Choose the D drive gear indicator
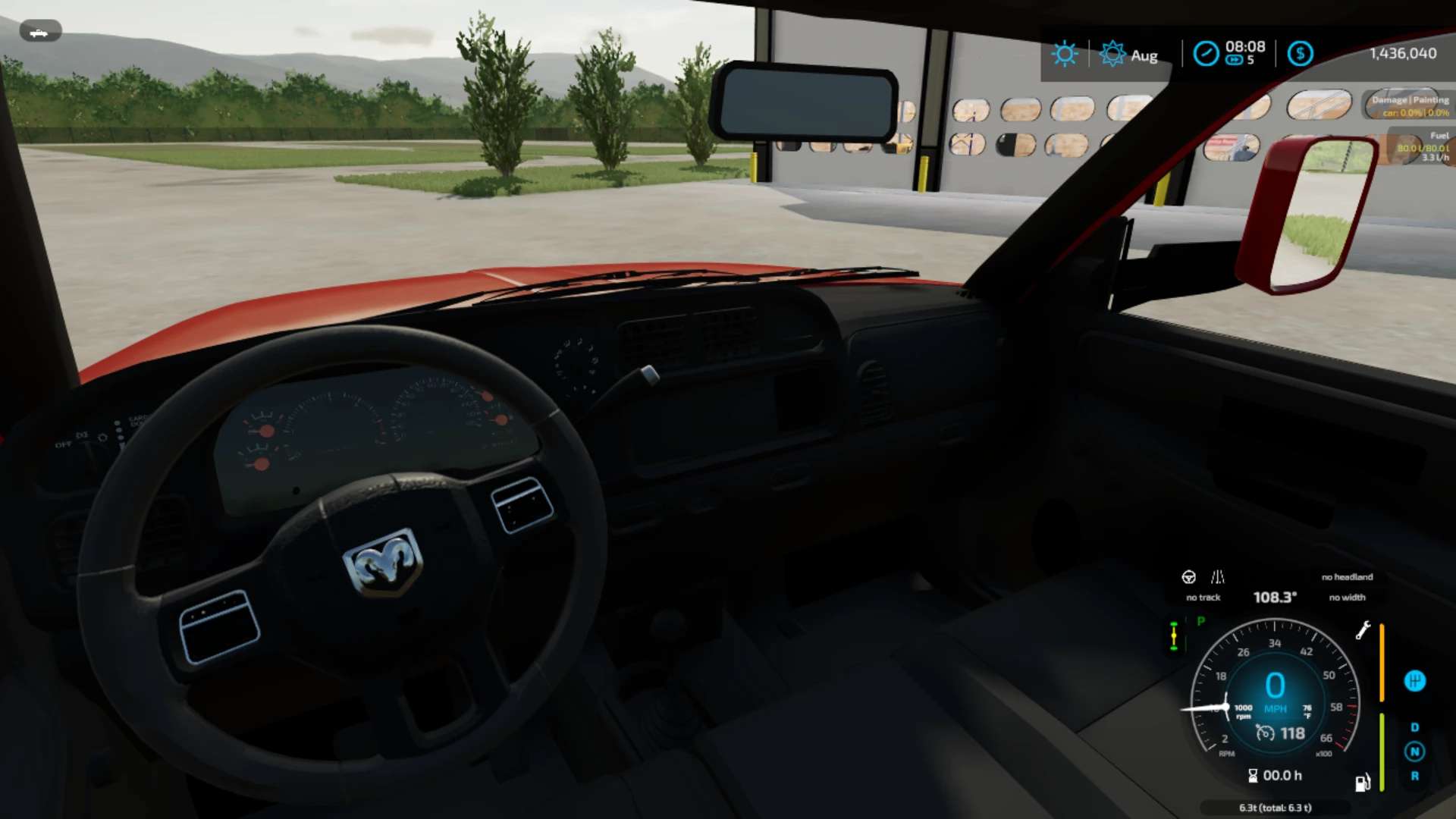Image resolution: width=1456 pixels, height=819 pixels. coord(1414,727)
